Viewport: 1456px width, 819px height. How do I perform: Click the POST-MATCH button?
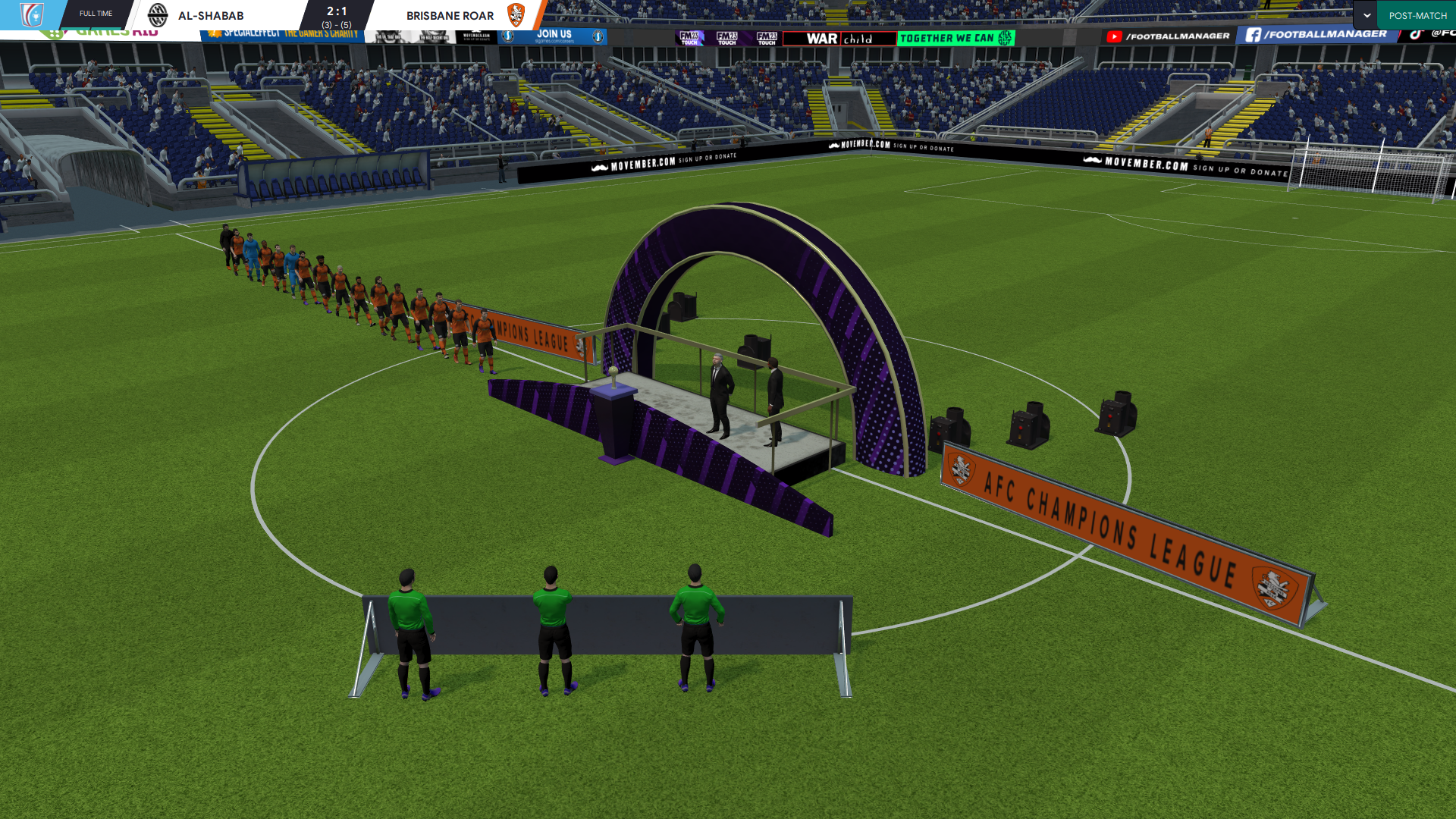click(1417, 15)
